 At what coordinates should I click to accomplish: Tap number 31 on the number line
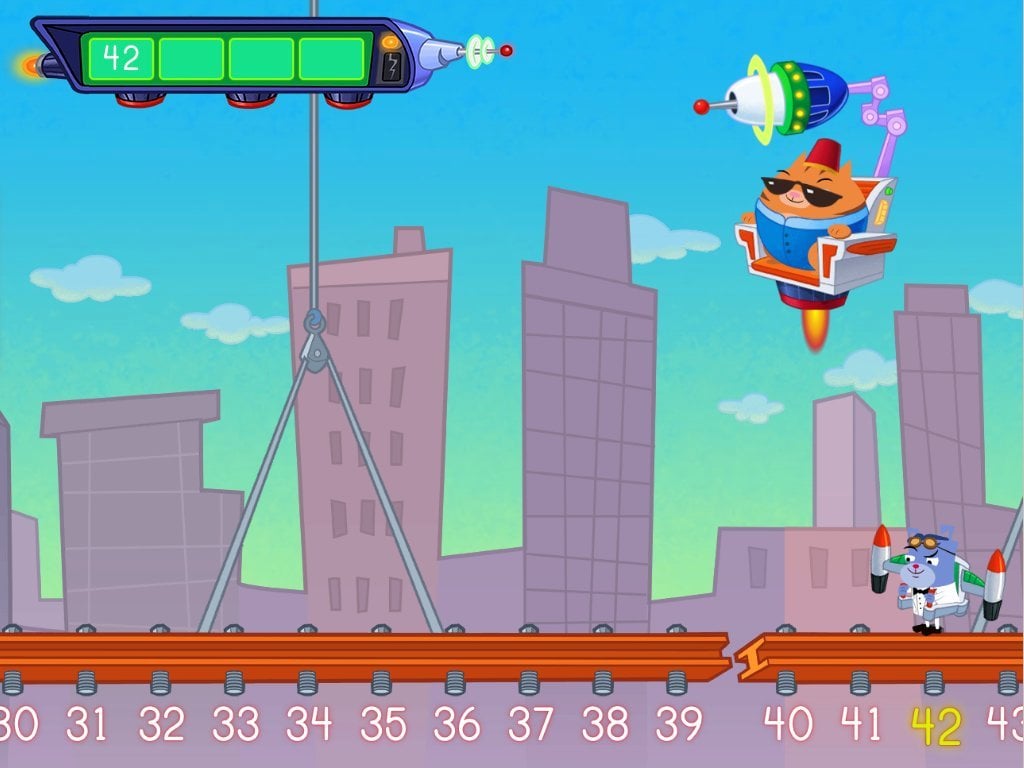tap(87, 724)
